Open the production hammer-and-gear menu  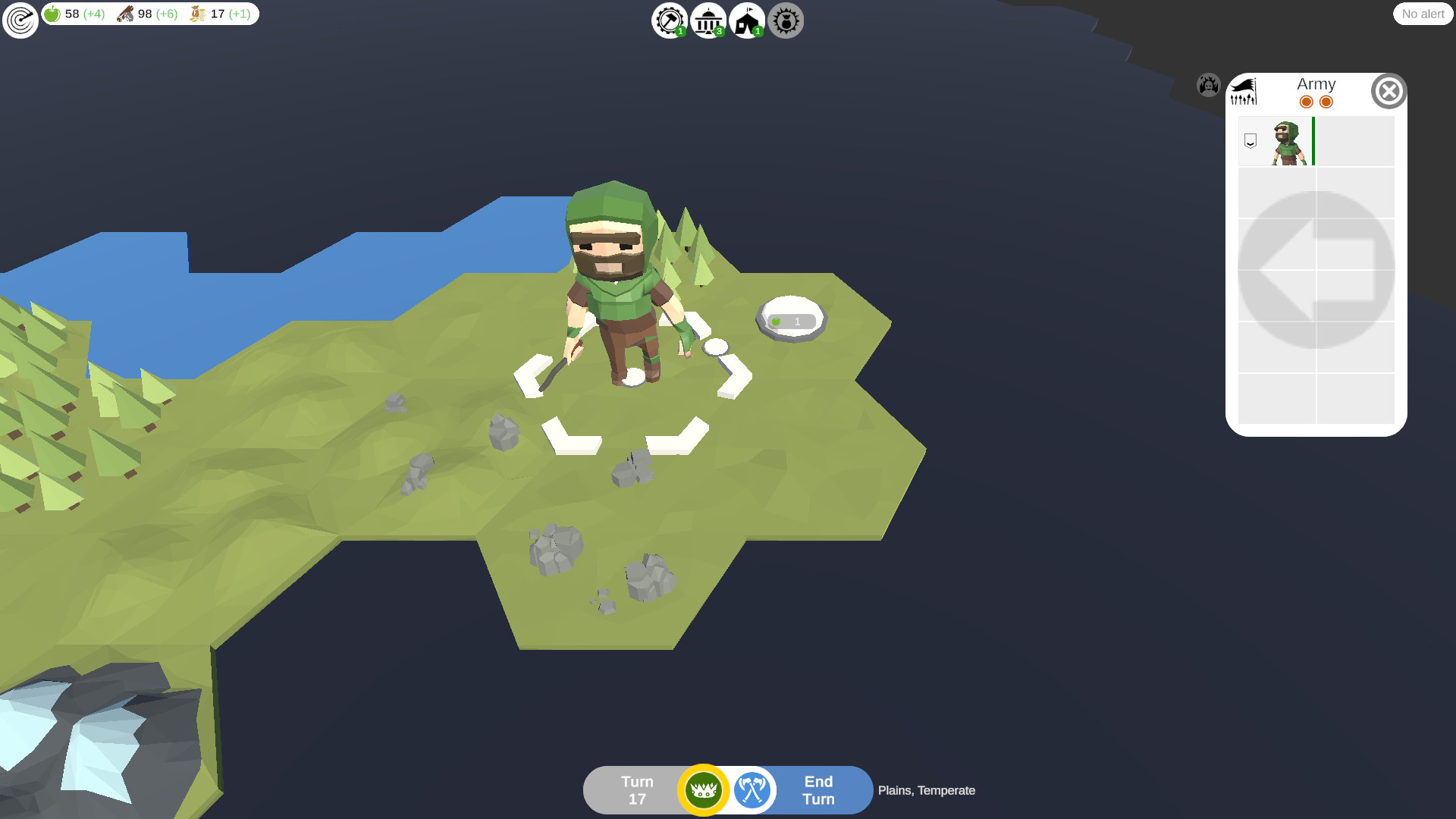coord(668,20)
